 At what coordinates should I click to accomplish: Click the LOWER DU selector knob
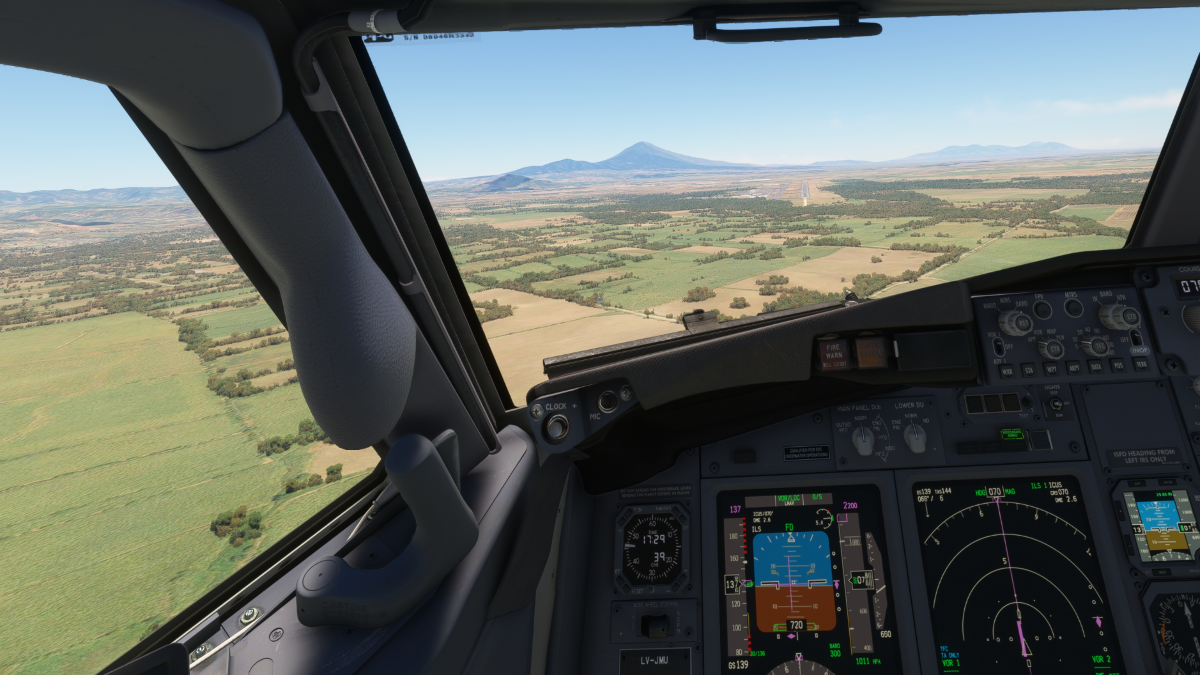[915, 436]
